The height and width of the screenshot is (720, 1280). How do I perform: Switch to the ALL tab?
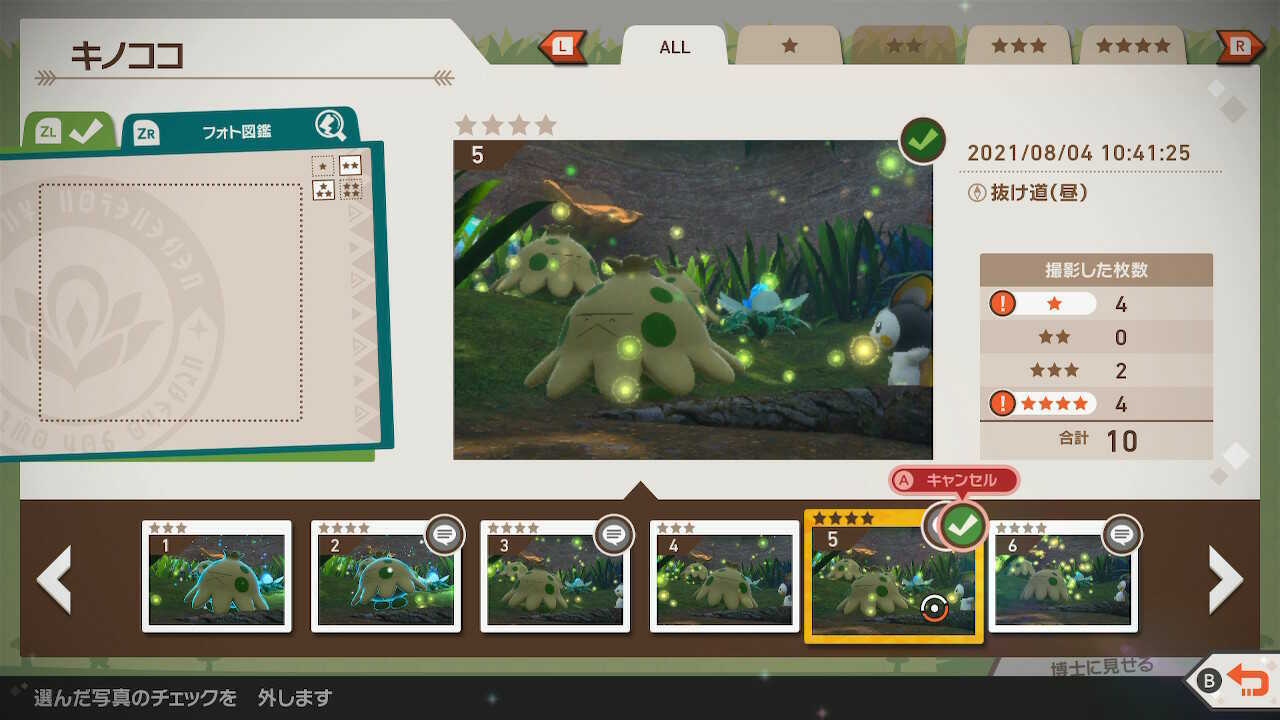tap(673, 47)
